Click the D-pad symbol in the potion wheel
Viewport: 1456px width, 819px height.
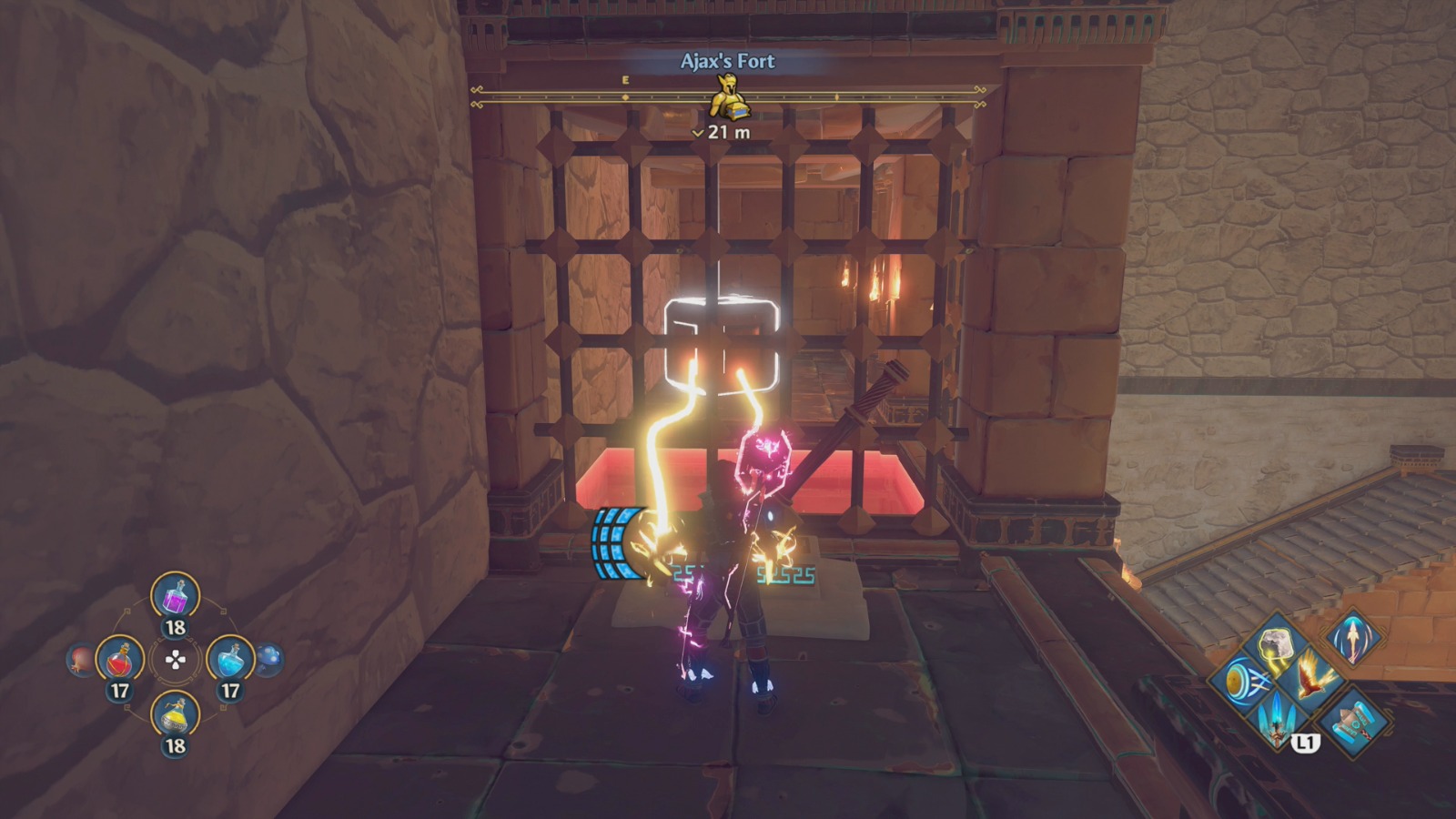[175, 659]
